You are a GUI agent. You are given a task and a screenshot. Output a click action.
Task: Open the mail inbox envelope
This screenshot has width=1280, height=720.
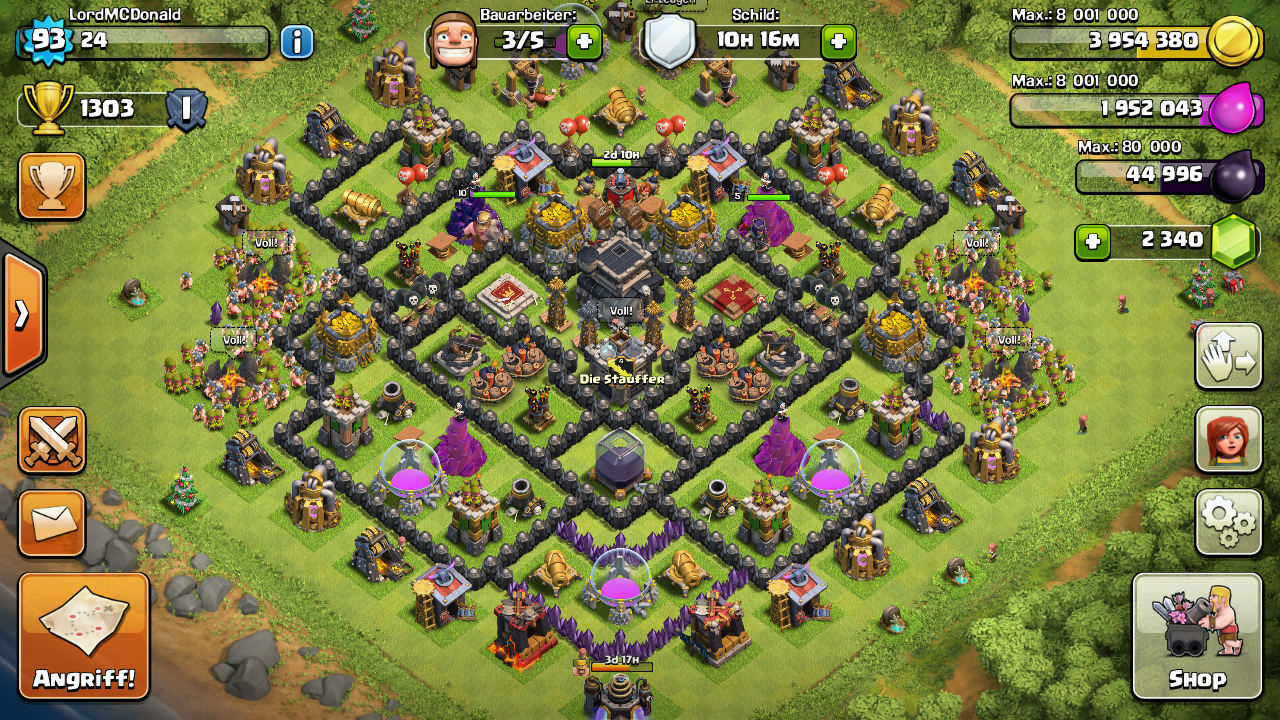click(51, 523)
